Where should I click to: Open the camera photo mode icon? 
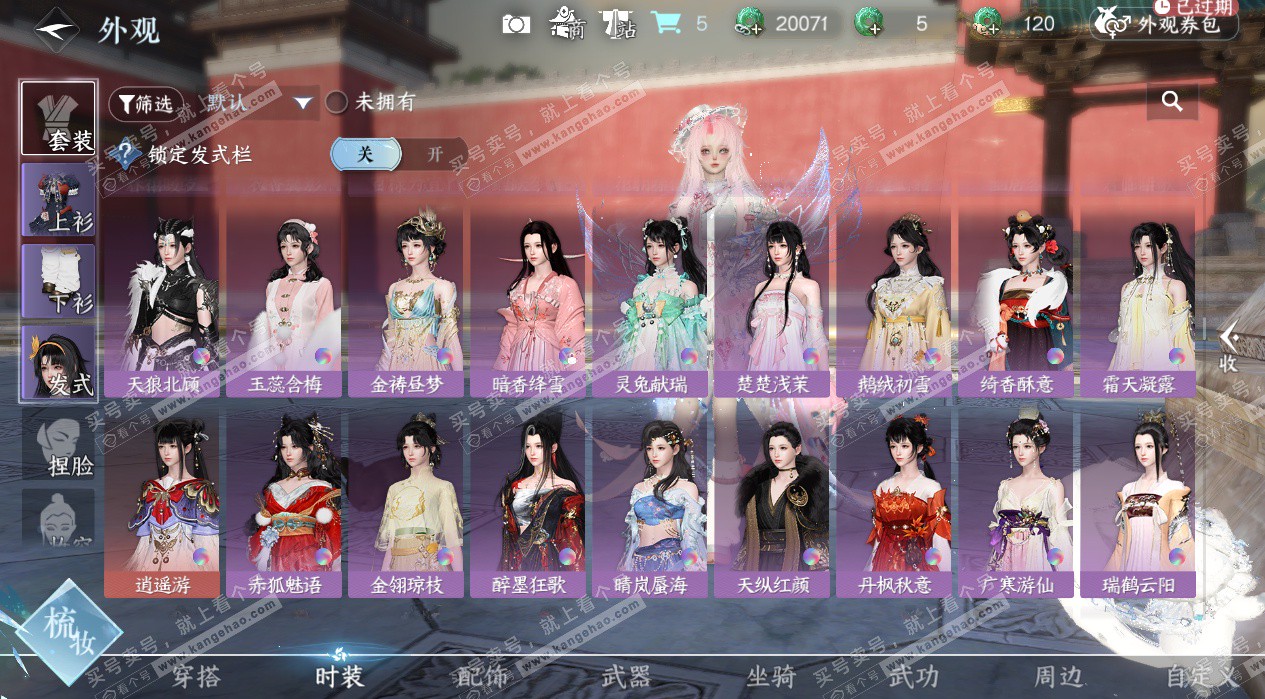tap(516, 24)
